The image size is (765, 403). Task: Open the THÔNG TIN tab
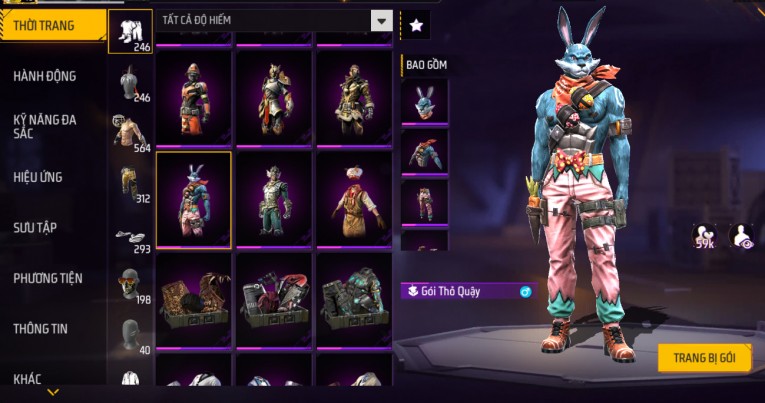tap(40, 328)
